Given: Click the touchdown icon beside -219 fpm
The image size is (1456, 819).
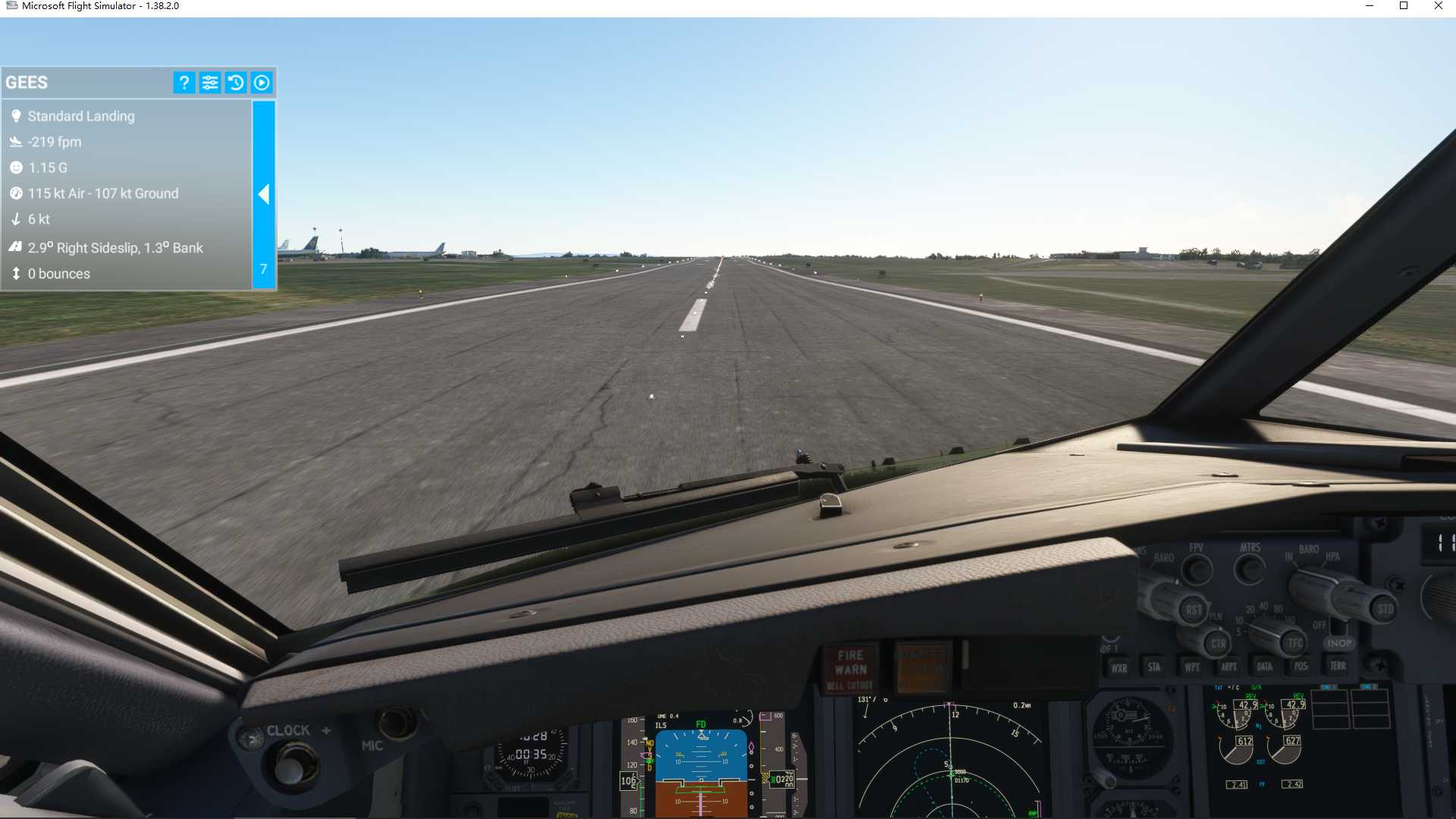Looking at the screenshot, I should (17, 141).
